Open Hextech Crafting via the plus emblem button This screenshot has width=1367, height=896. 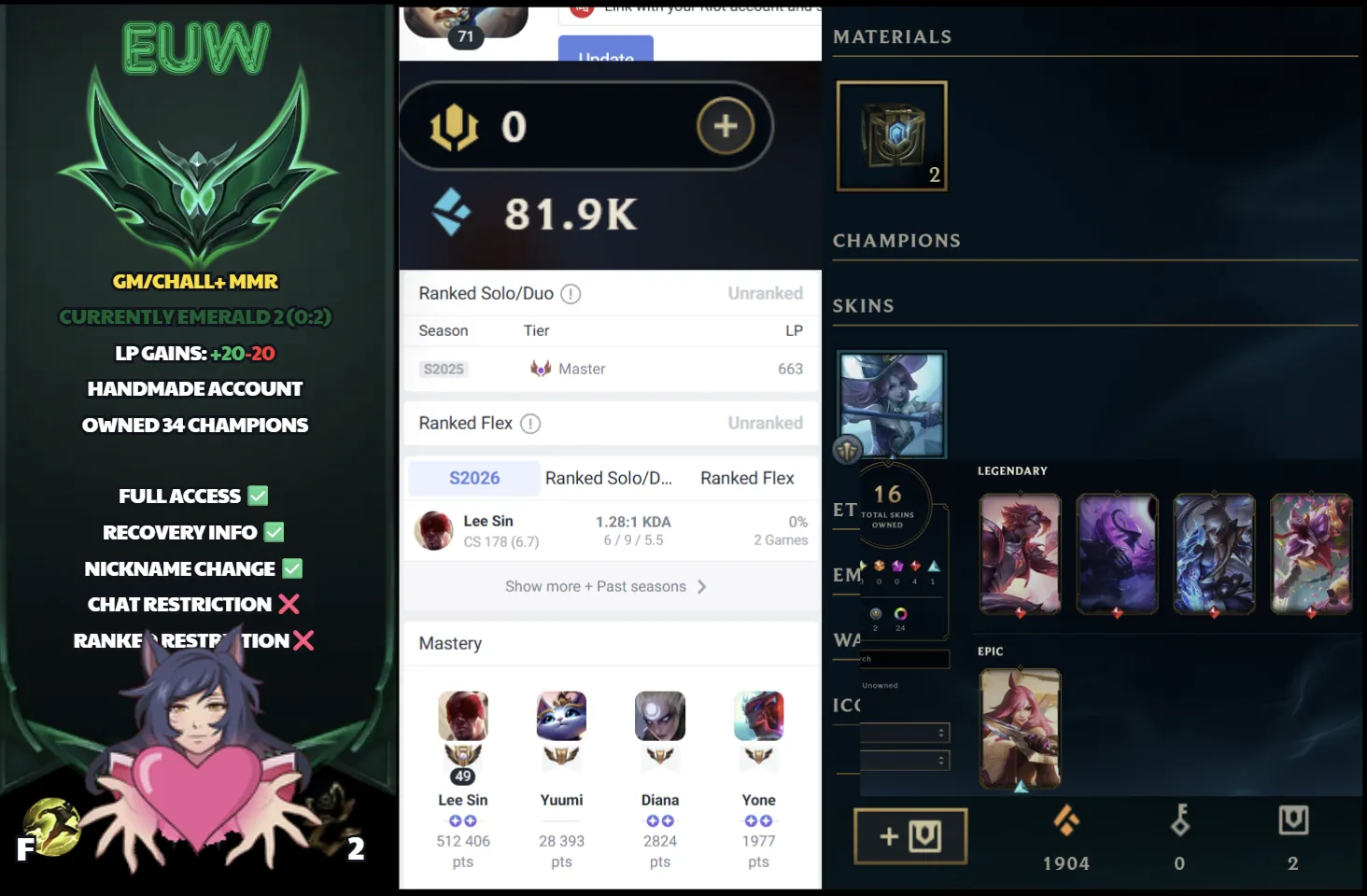(910, 835)
